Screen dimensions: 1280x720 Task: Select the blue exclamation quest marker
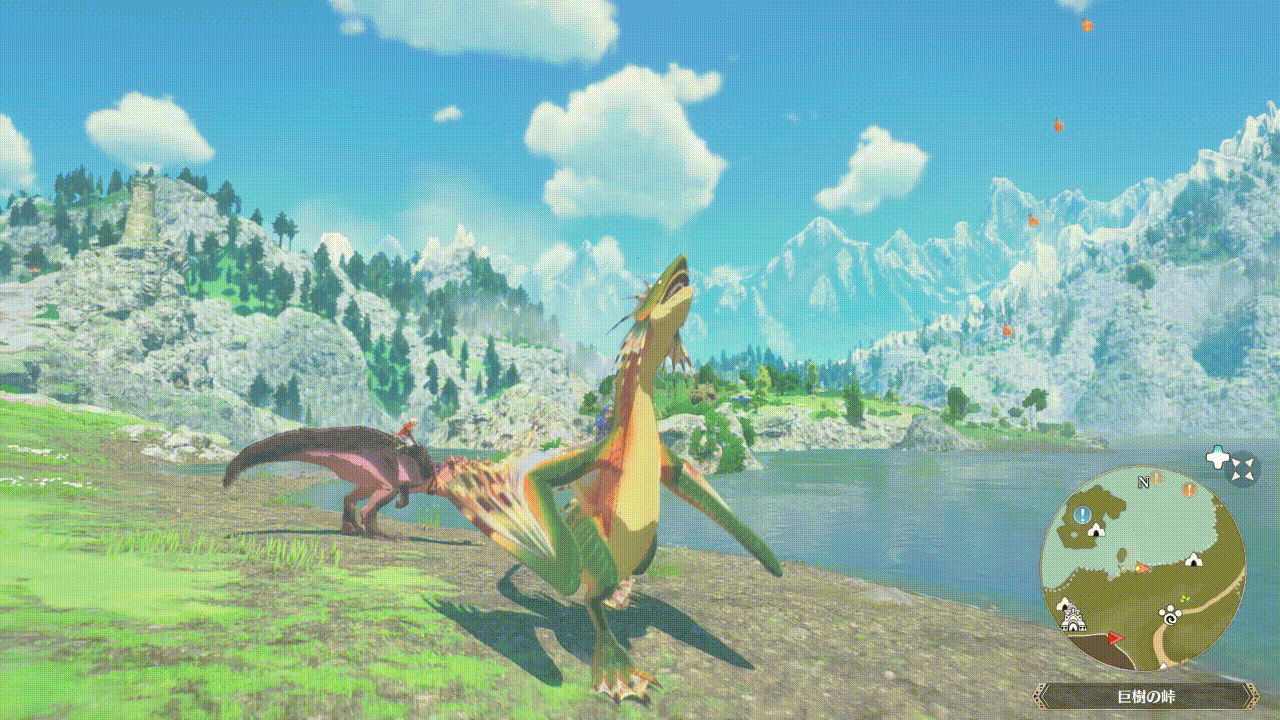tap(1082, 514)
